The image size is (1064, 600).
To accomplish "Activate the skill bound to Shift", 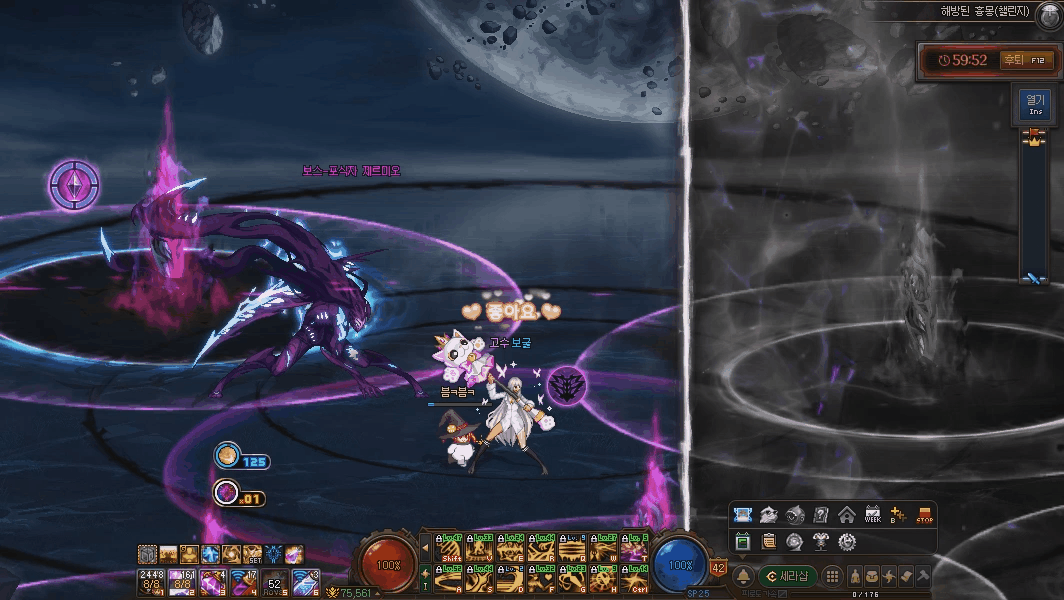I will pos(449,548).
